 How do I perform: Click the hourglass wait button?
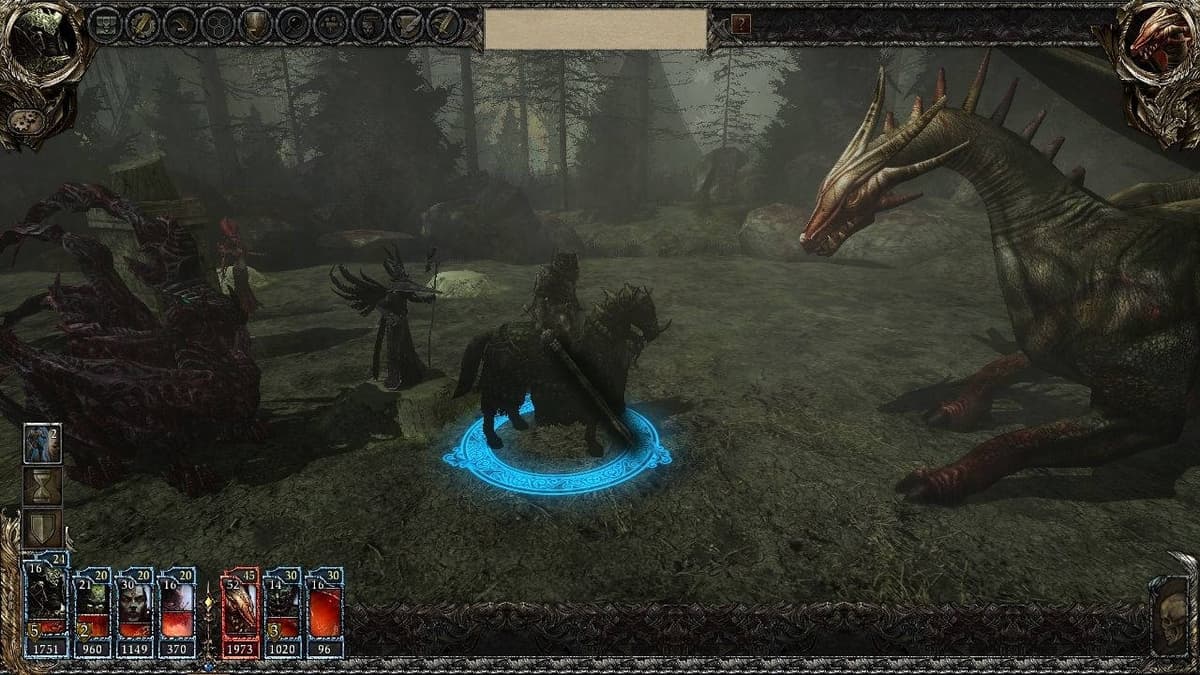[x=43, y=486]
